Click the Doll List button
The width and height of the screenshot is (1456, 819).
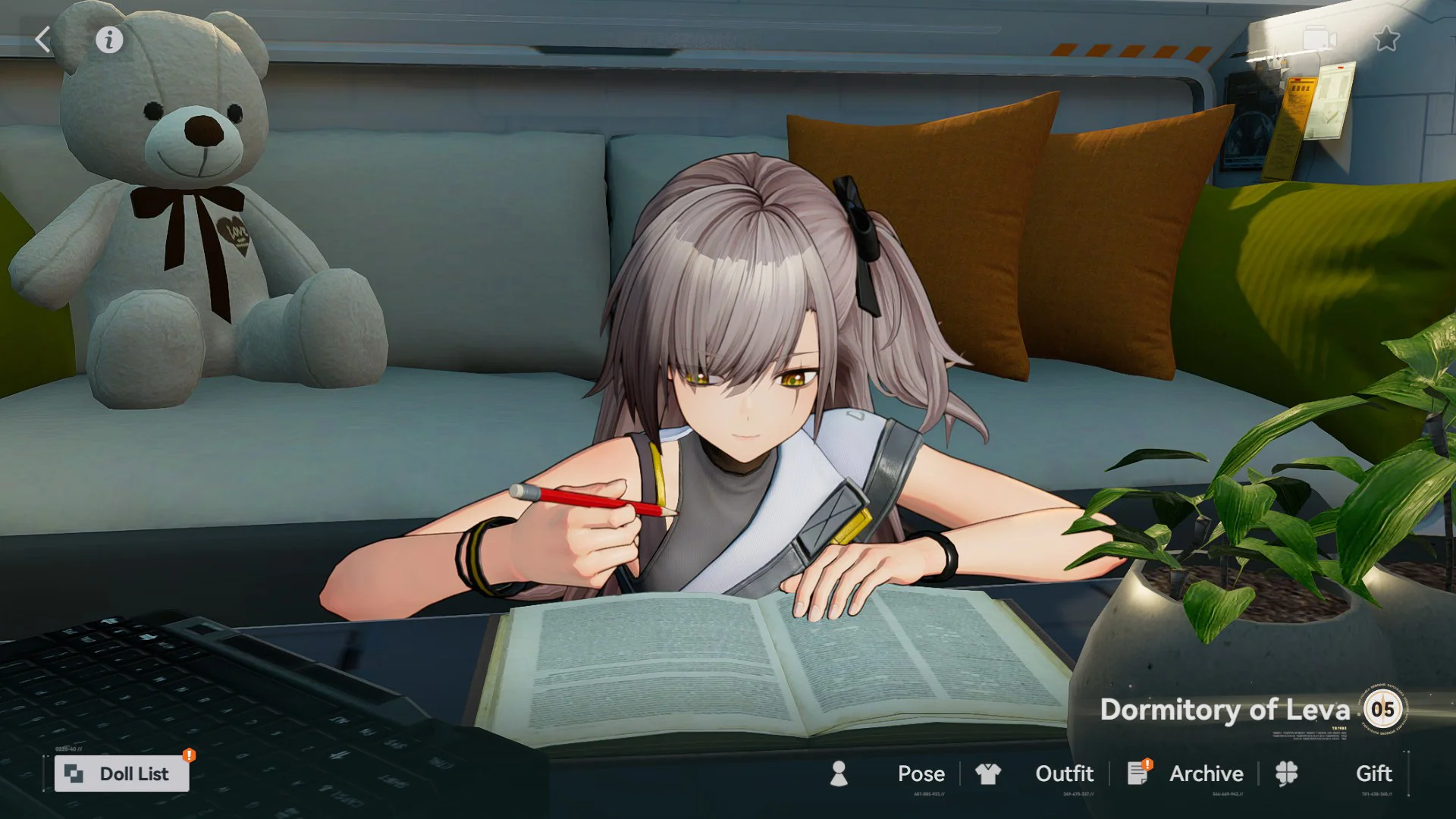click(121, 773)
